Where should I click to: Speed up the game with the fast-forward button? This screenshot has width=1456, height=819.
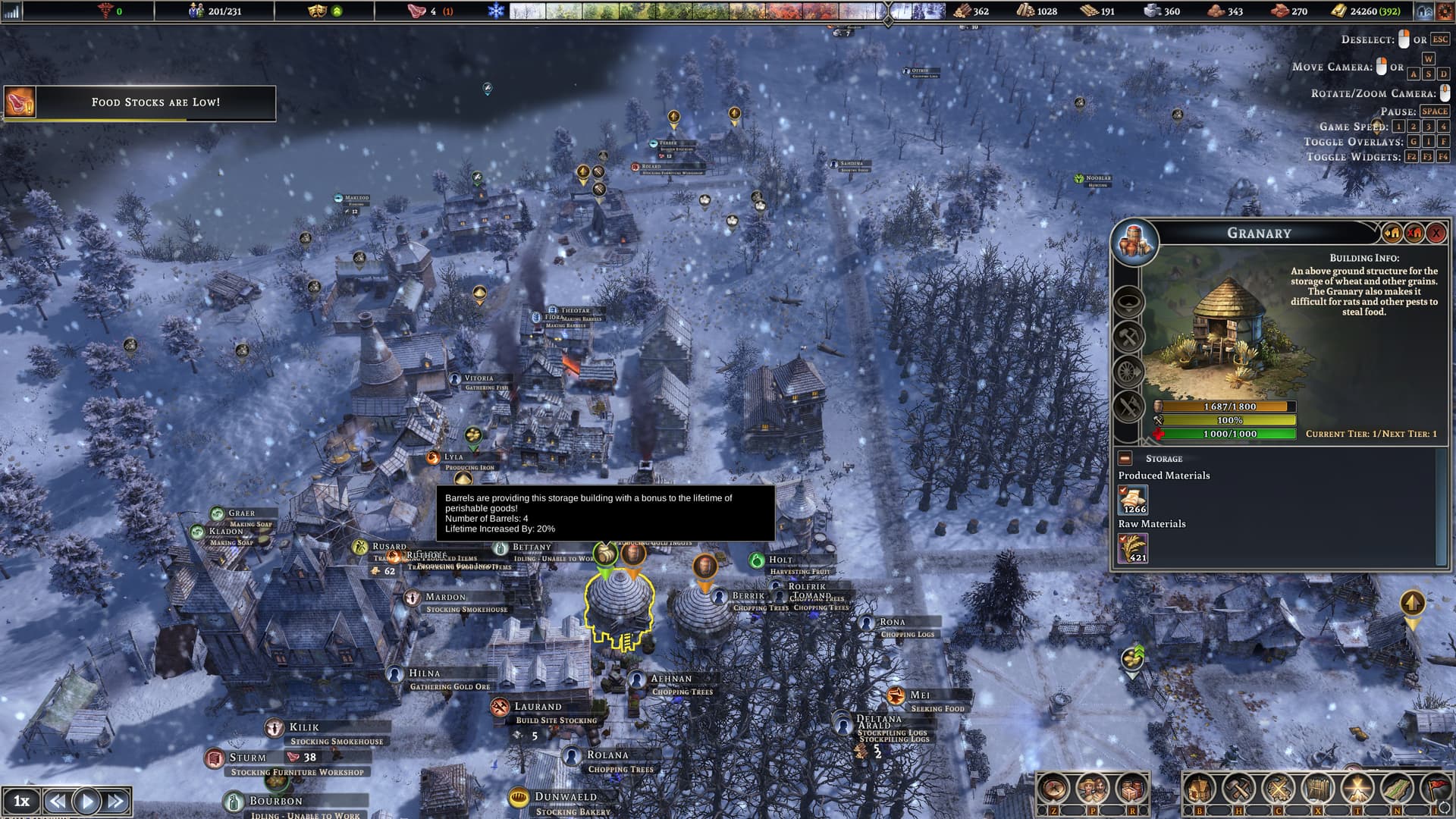(x=116, y=801)
